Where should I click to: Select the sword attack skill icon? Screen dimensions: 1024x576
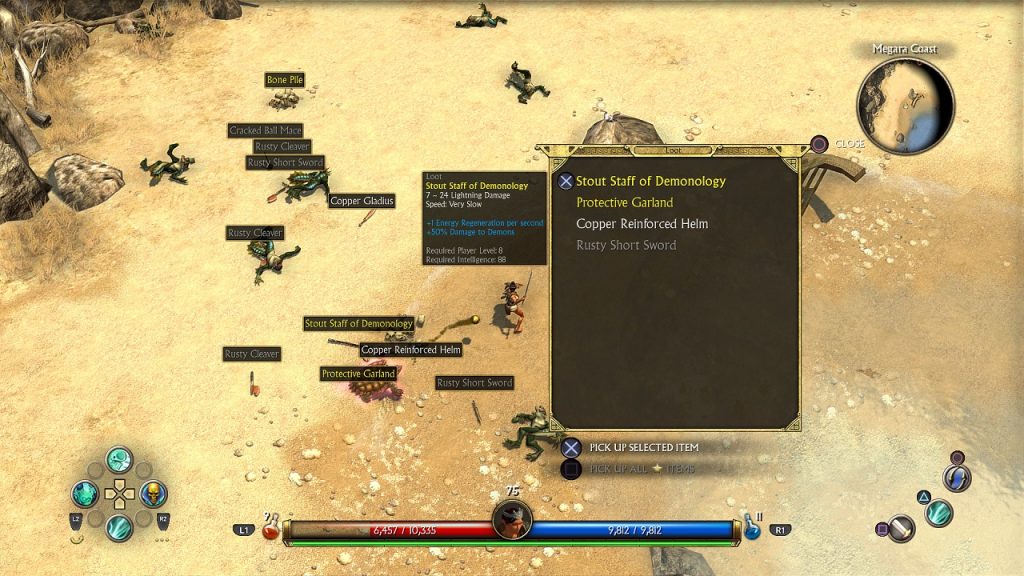tap(901, 527)
